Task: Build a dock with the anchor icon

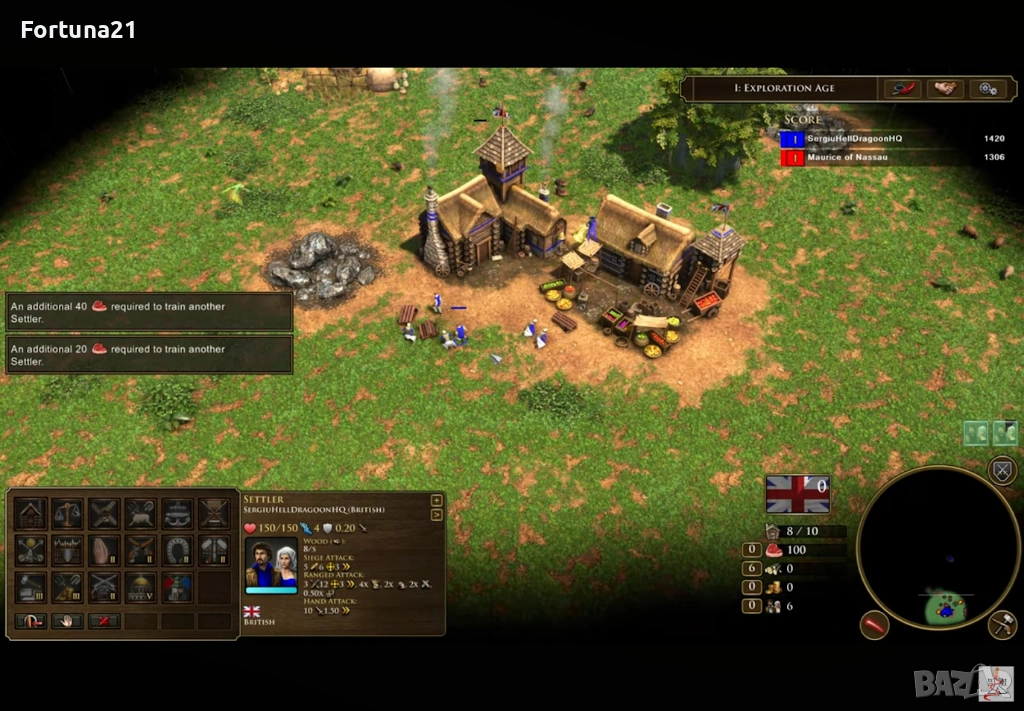Action: (x=177, y=514)
